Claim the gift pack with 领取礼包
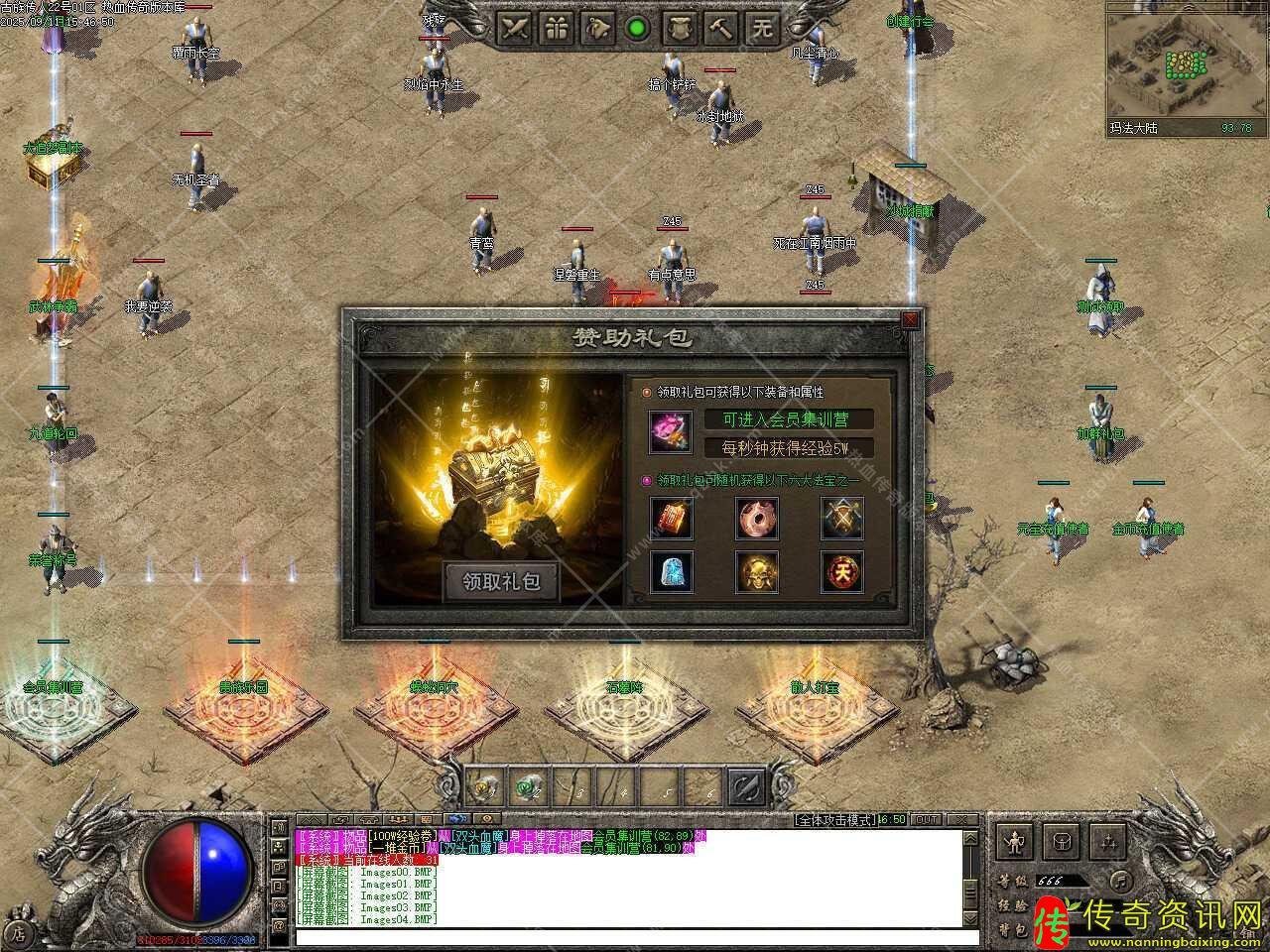Image resolution: width=1270 pixels, height=952 pixels. 500,582
